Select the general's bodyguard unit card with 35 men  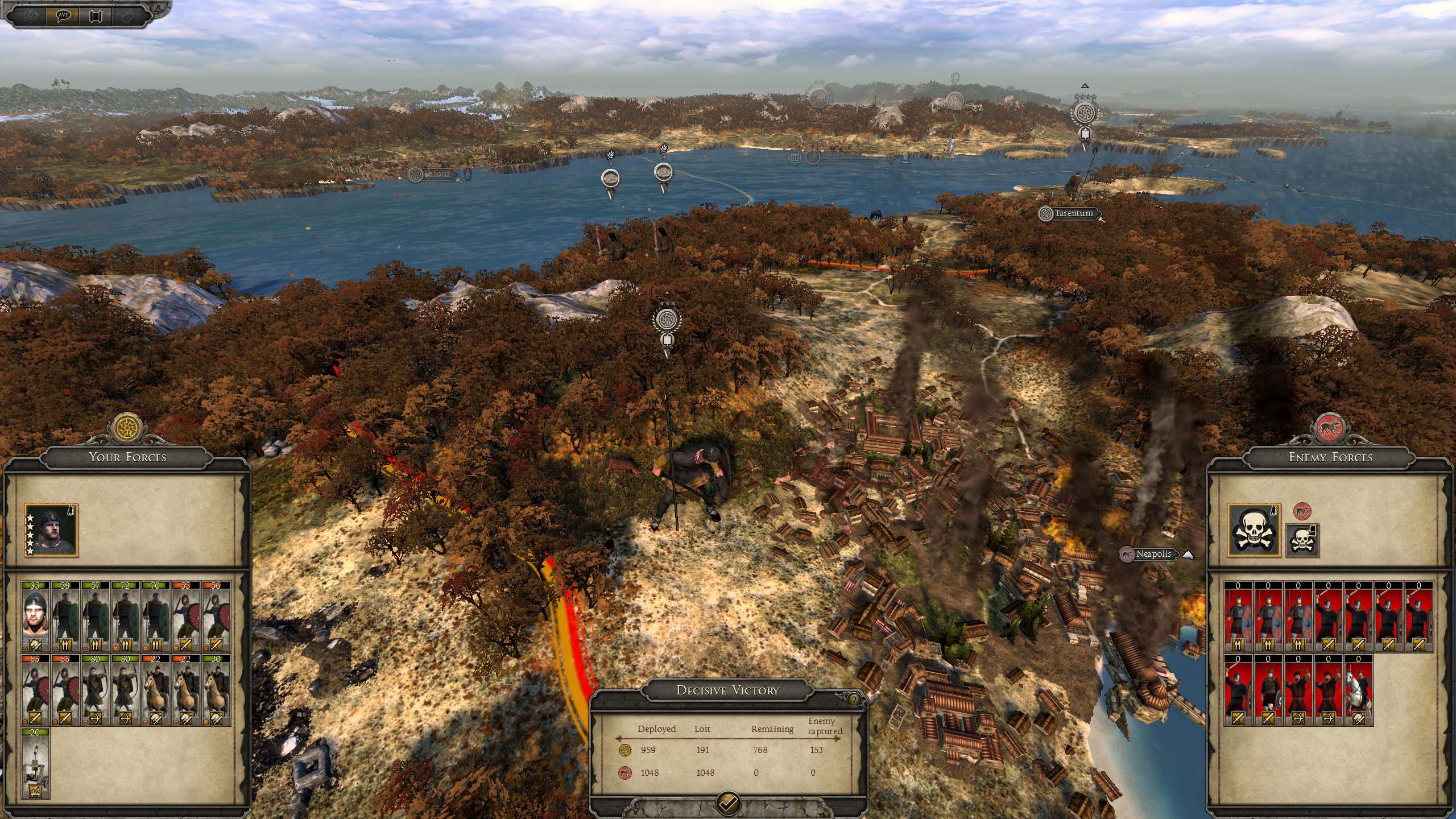click(x=35, y=616)
